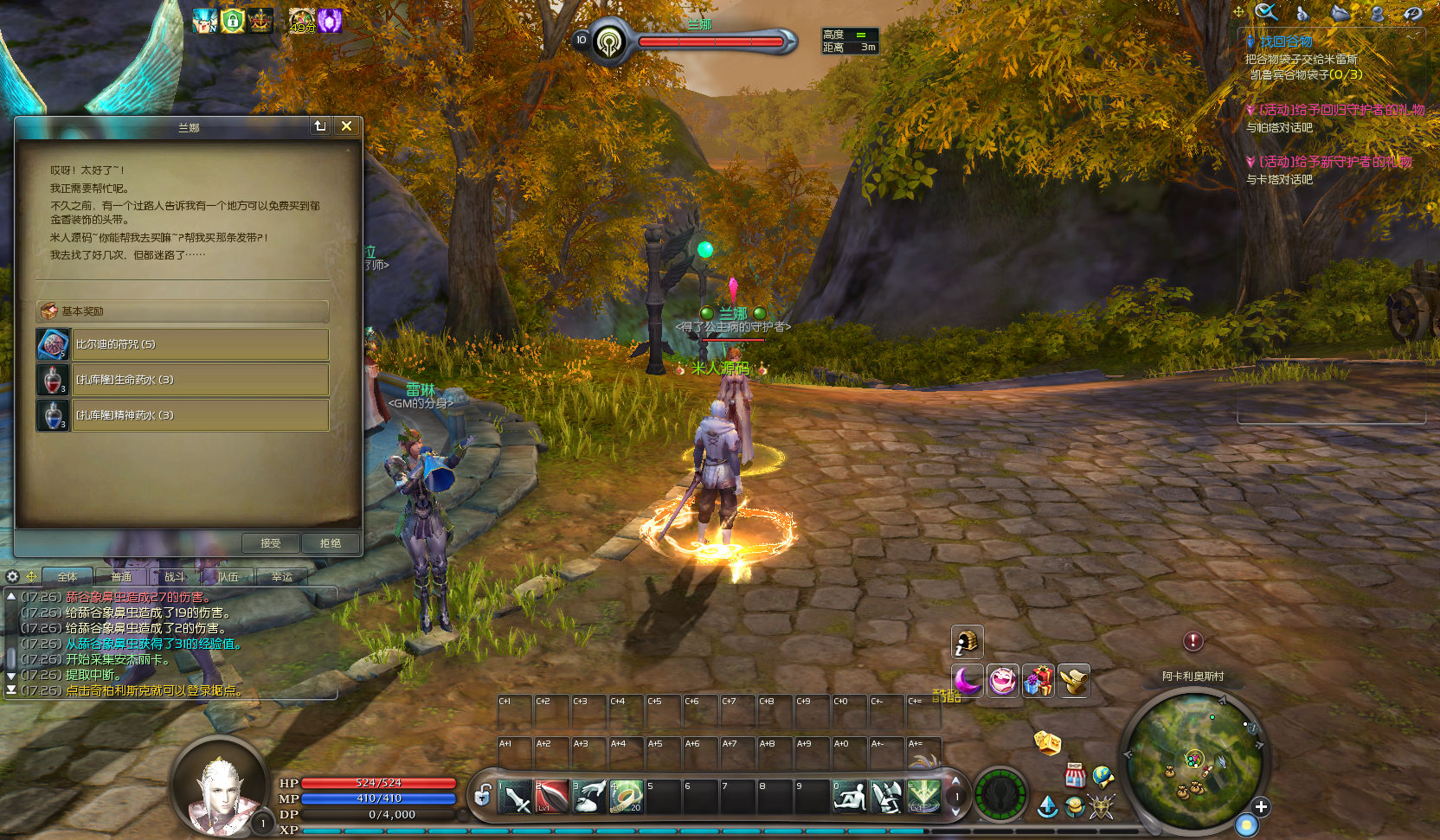Switch to the 战斗 chat tab
Screen dimensions: 1440x840
click(175, 577)
